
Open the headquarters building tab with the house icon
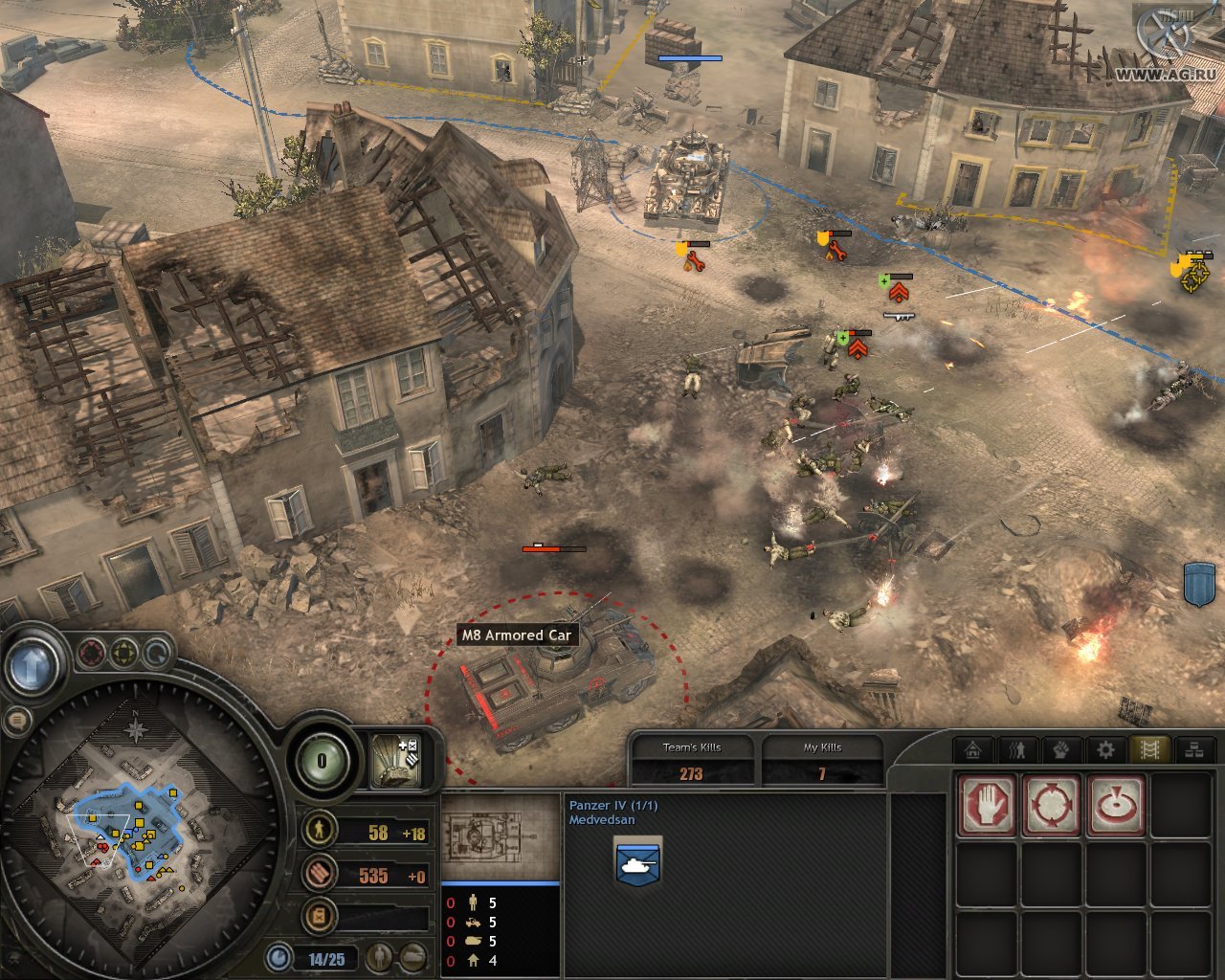click(x=971, y=748)
